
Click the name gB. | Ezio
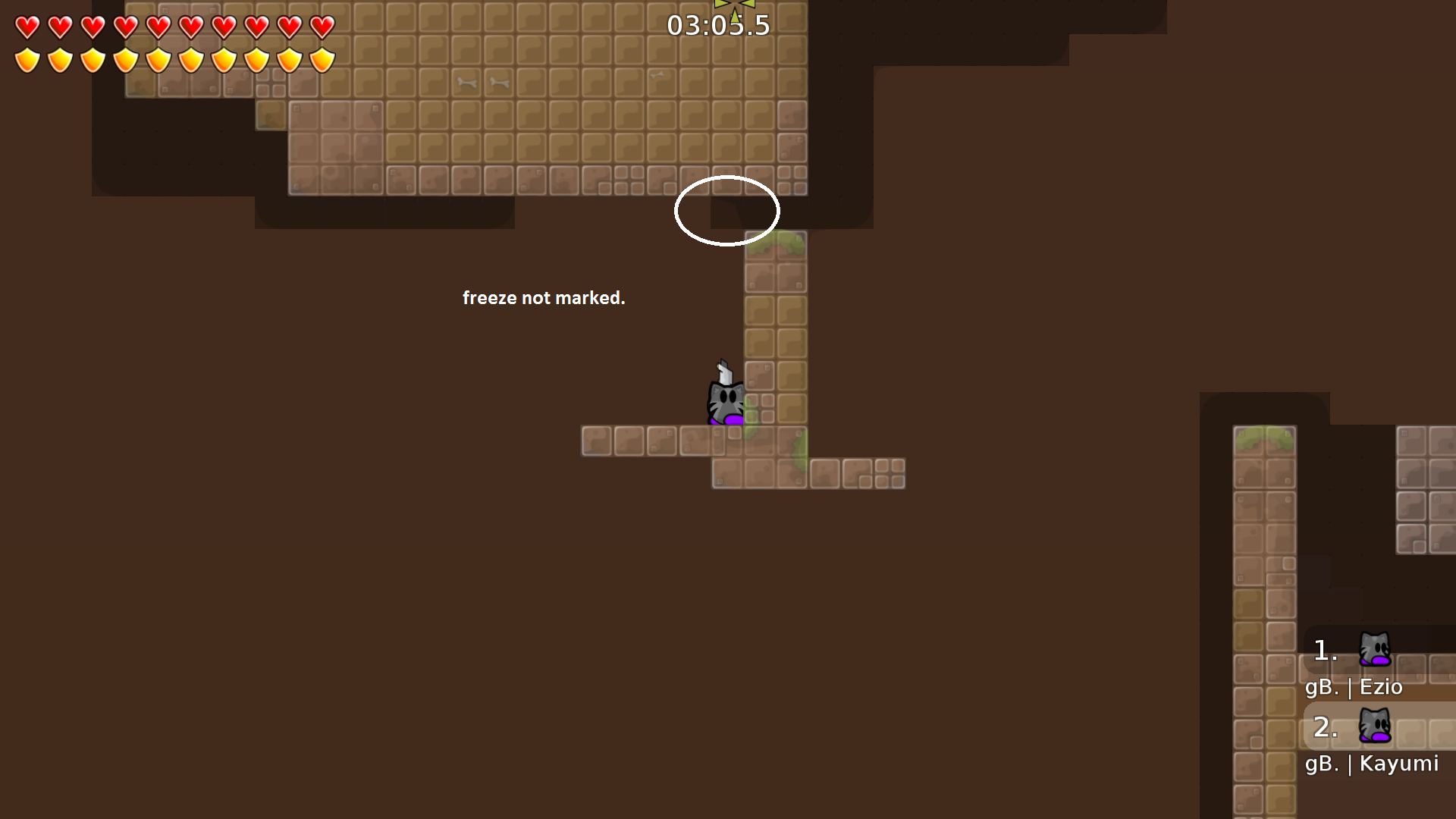(x=1354, y=687)
